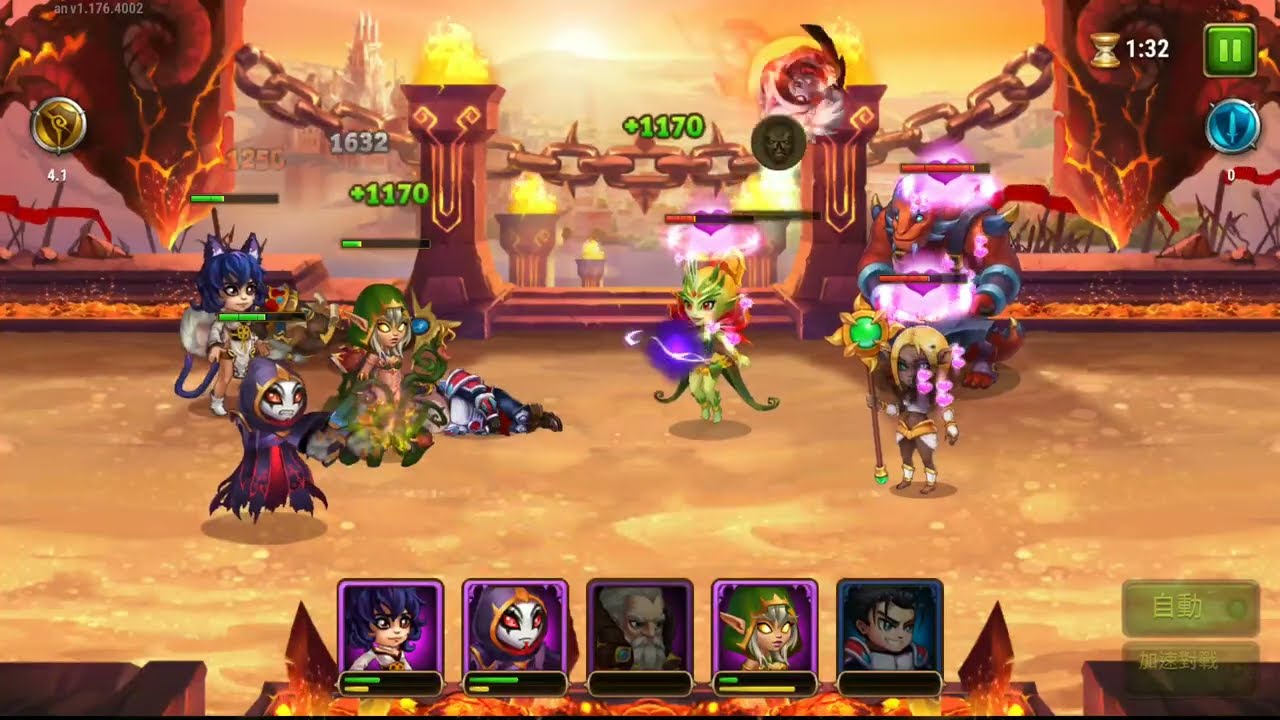1280x720 pixels.
Task: Select the black-haired armored hero portrait
Action: (889, 627)
